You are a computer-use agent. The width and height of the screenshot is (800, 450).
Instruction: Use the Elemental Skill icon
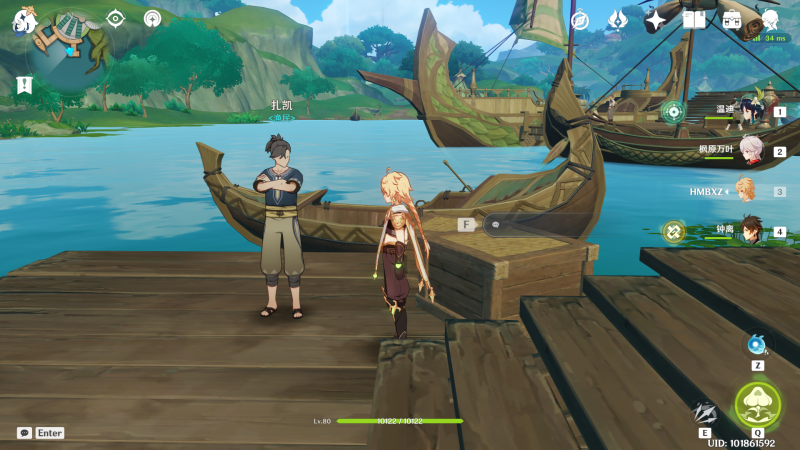[706, 412]
